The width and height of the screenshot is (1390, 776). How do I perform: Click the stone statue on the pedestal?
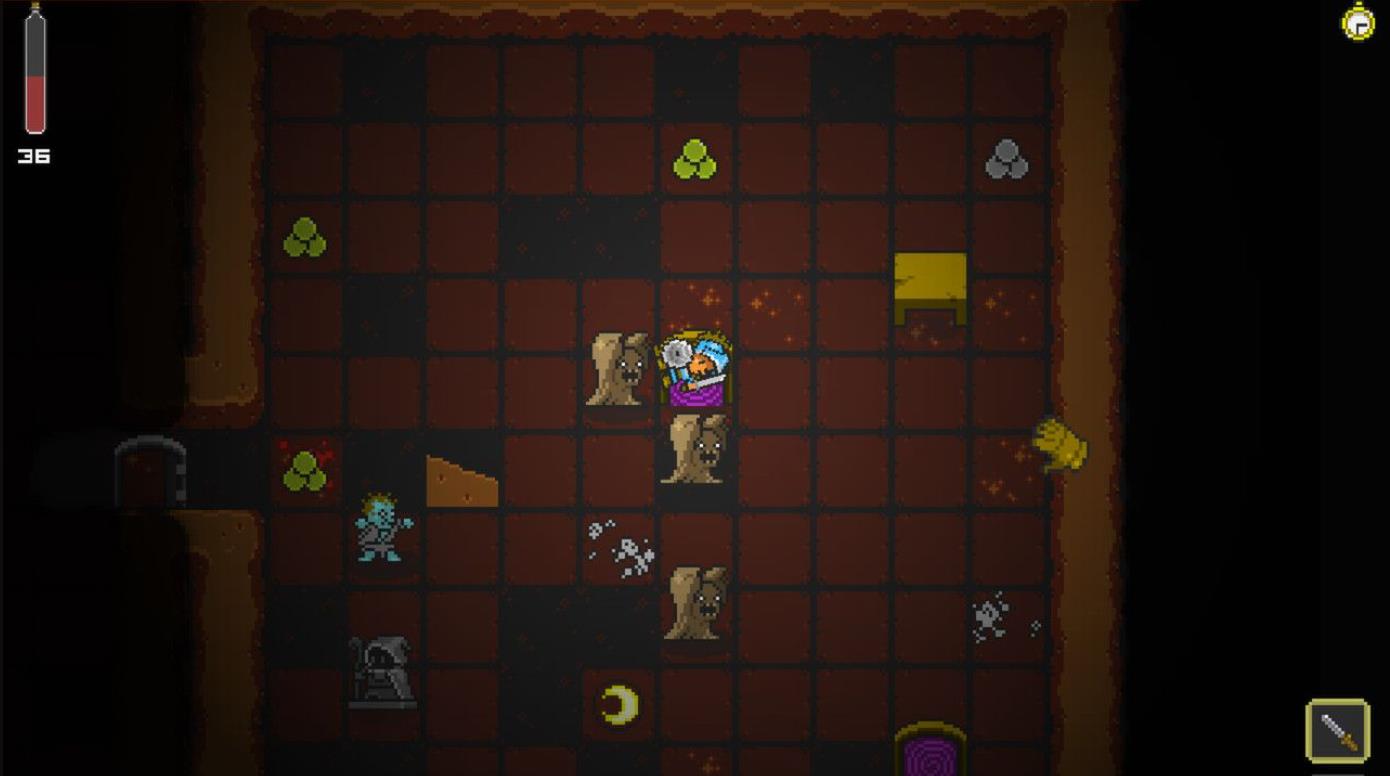(380, 665)
